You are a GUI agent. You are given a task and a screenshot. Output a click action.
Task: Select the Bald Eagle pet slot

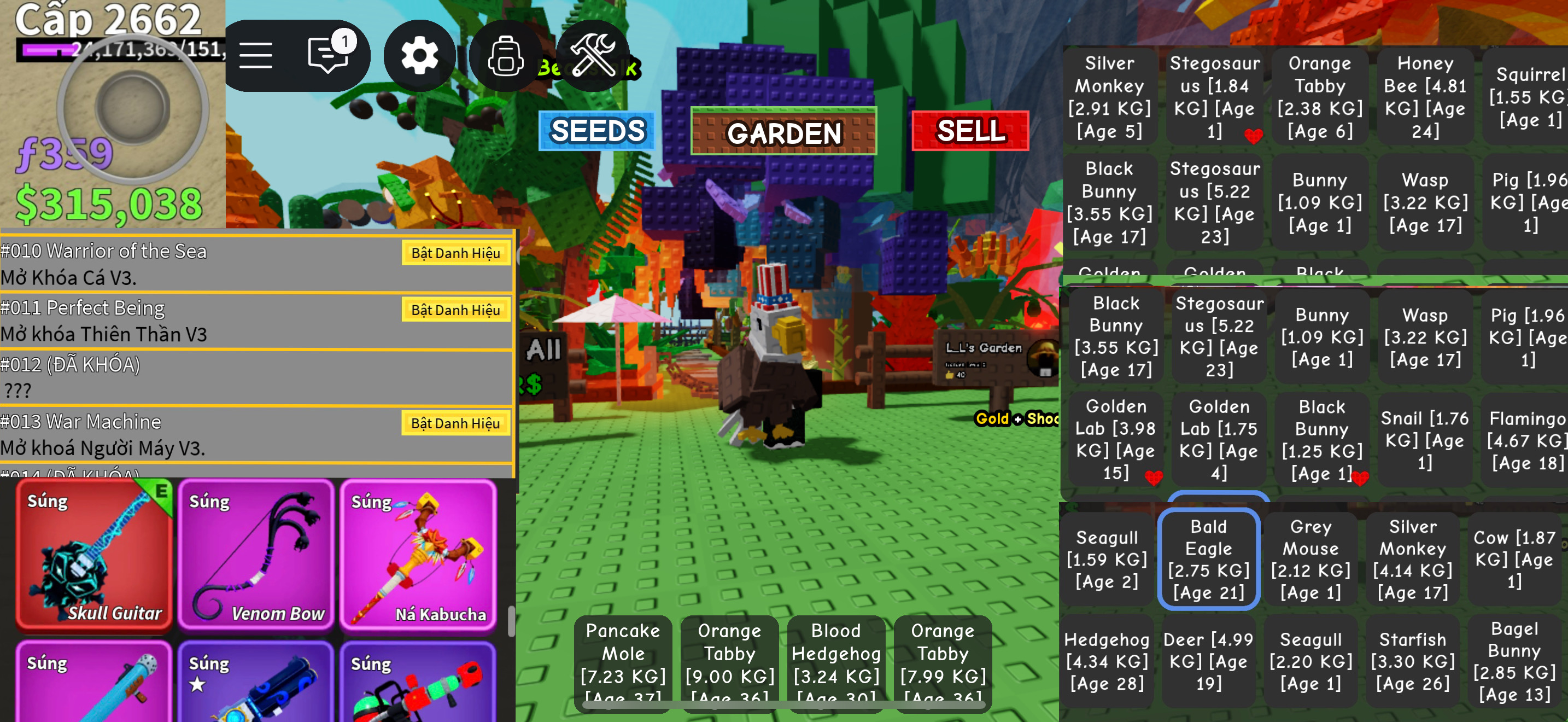1208,559
